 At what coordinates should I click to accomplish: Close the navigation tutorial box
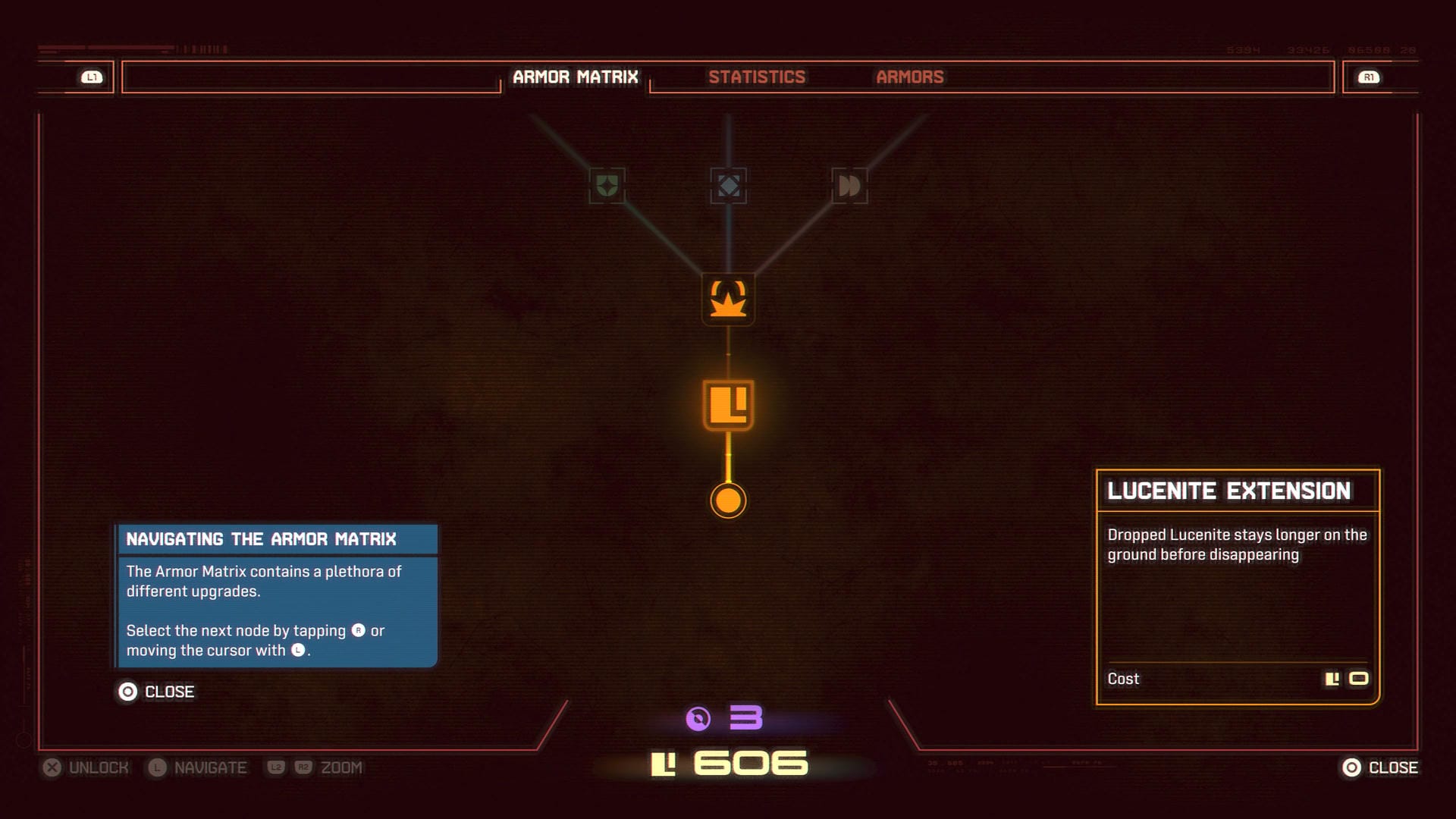(156, 692)
